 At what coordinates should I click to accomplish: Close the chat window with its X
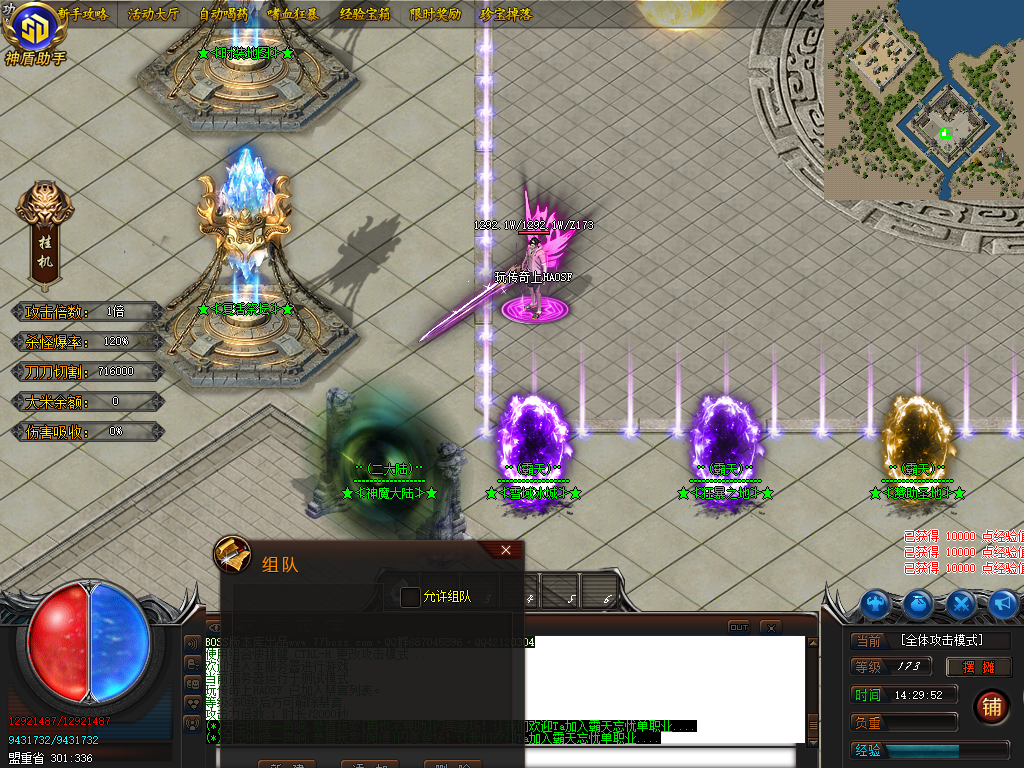(x=770, y=627)
